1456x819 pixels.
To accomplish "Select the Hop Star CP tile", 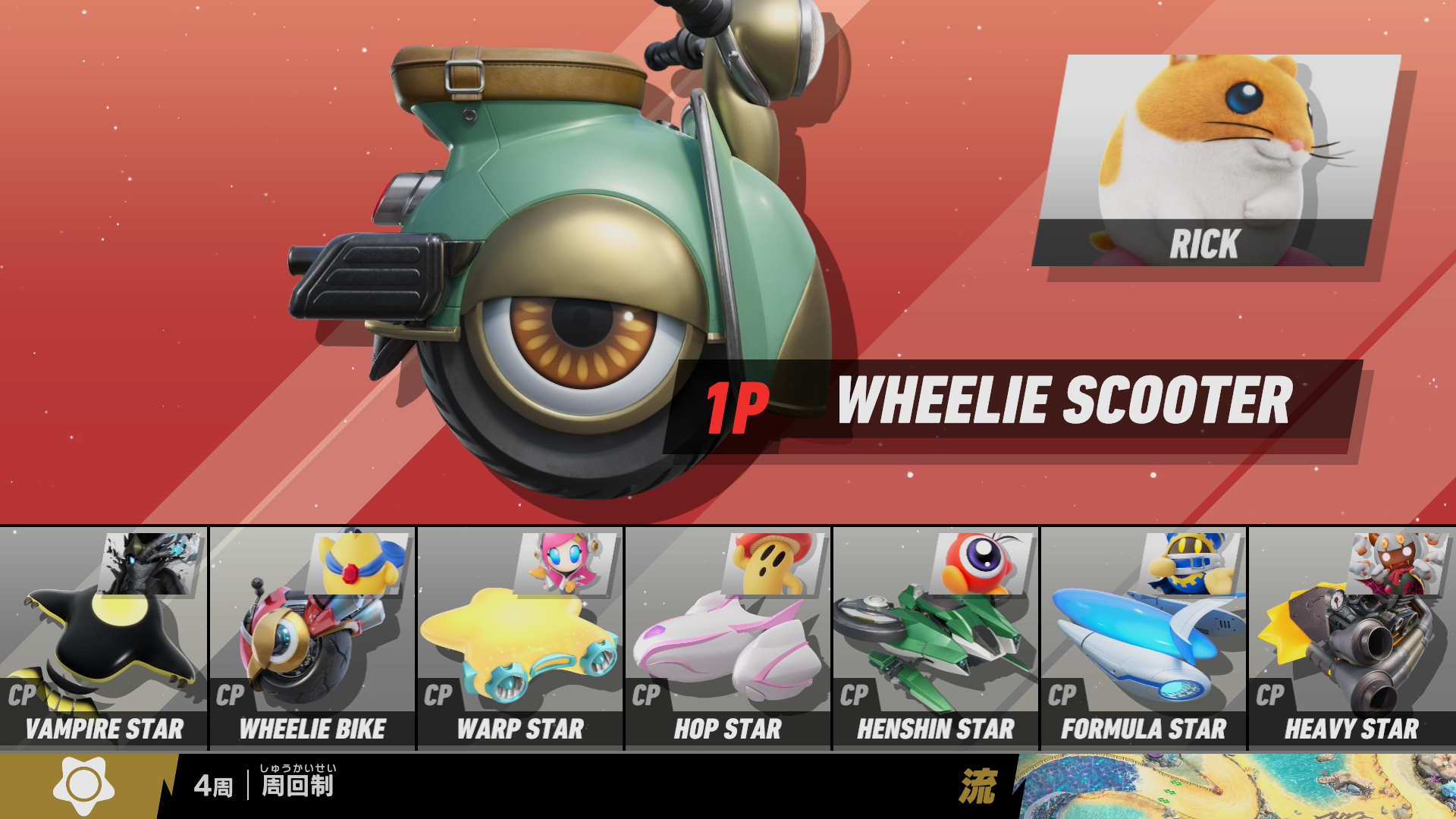I will [x=728, y=639].
